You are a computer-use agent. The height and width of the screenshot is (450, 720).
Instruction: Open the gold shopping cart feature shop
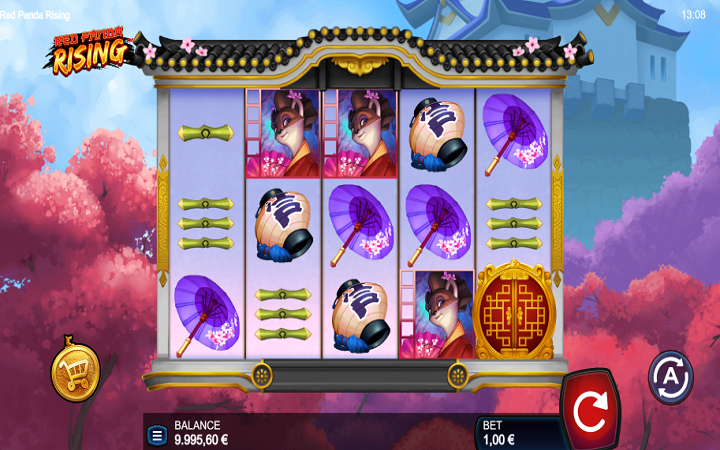coord(76,372)
